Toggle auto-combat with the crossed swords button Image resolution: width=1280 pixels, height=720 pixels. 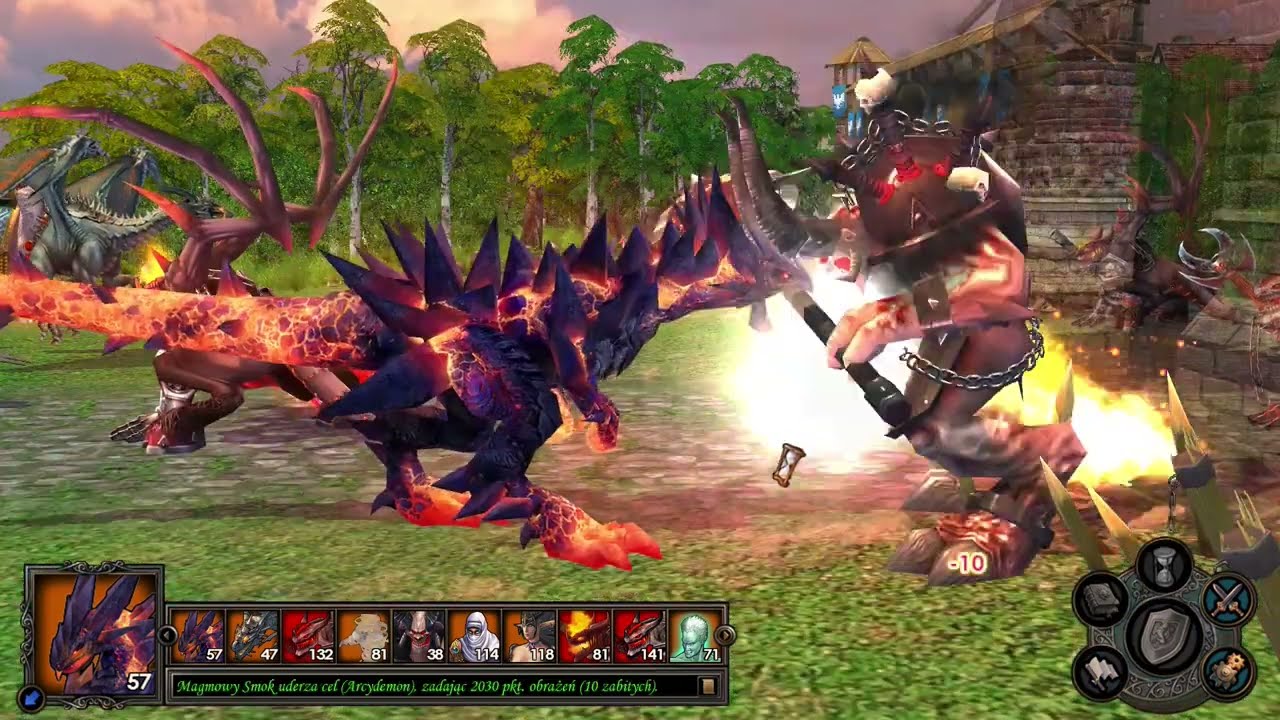click(x=1227, y=600)
